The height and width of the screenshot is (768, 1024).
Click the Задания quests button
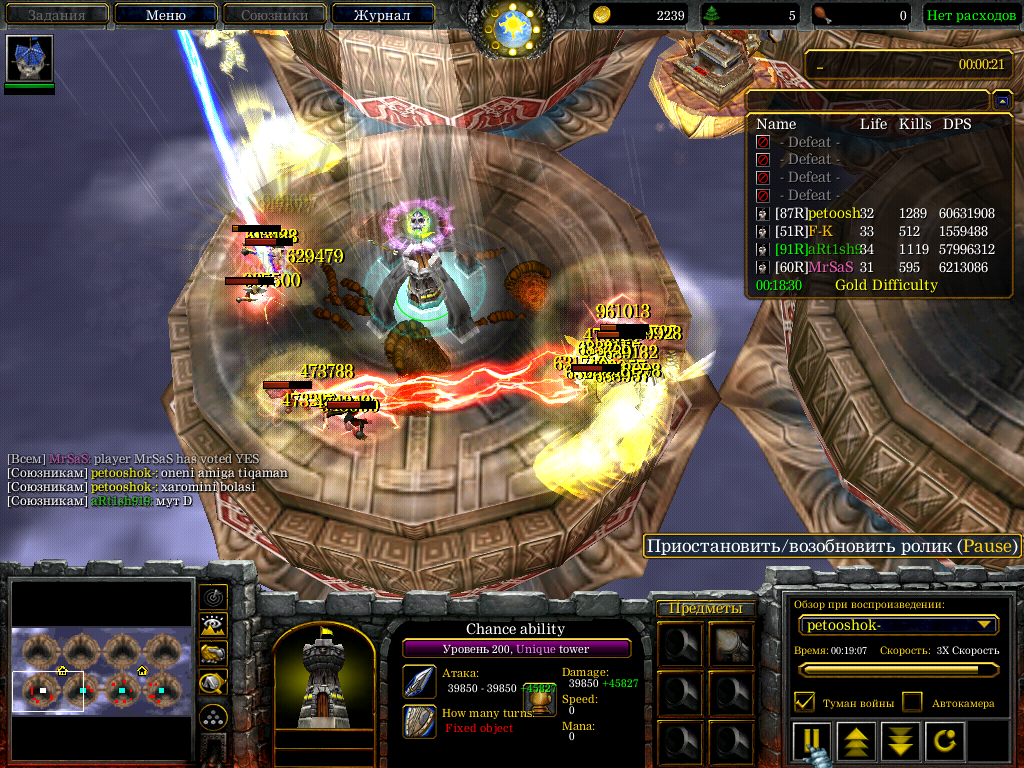[56, 15]
